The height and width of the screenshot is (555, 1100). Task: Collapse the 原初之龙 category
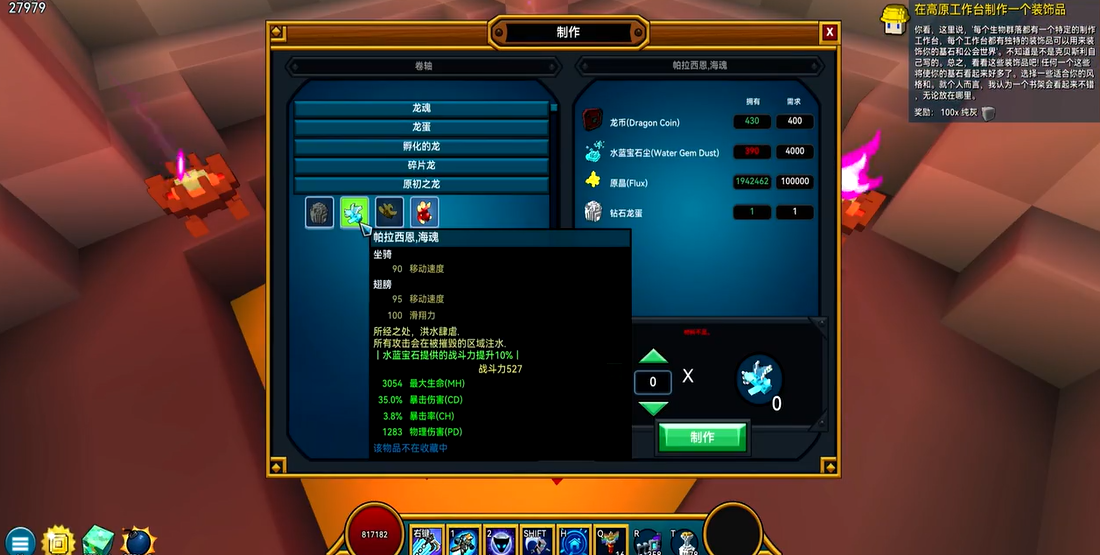click(x=422, y=184)
